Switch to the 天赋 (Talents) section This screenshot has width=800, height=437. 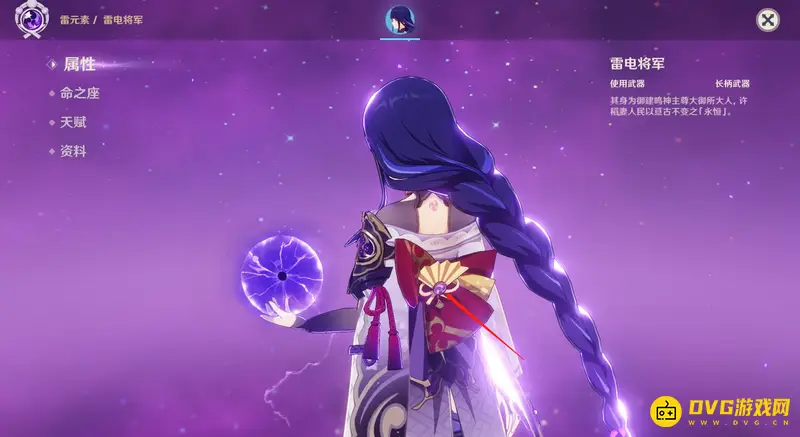pos(73,122)
